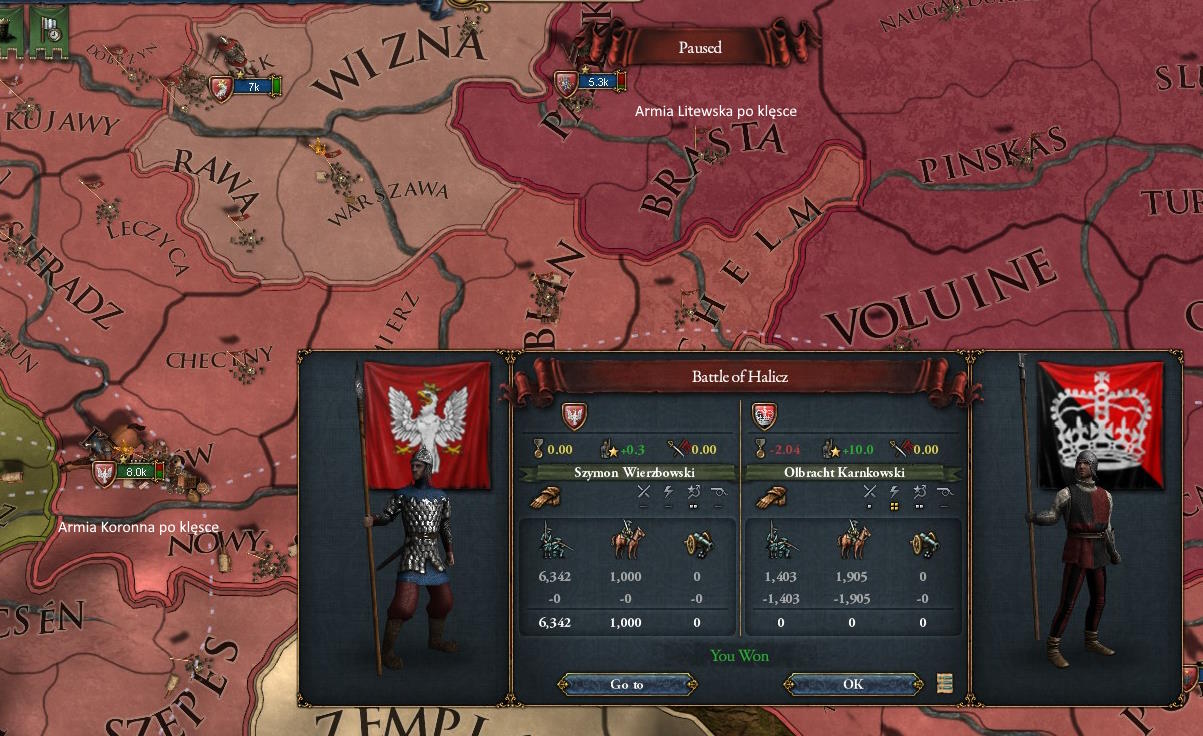Confirm the battle result with OK

pos(852,684)
